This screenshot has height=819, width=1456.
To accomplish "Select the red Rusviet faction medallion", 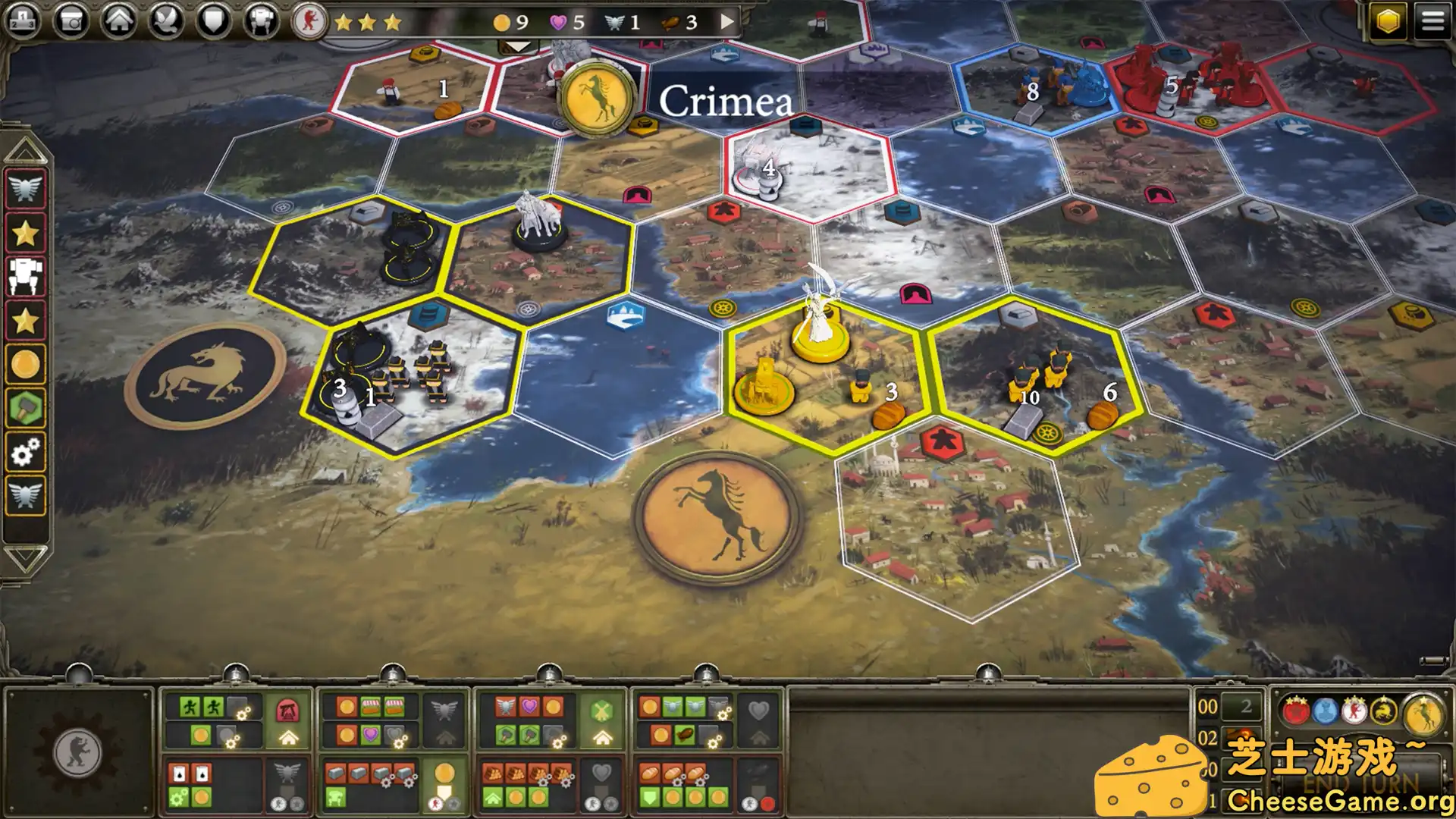I will pos(1296,711).
